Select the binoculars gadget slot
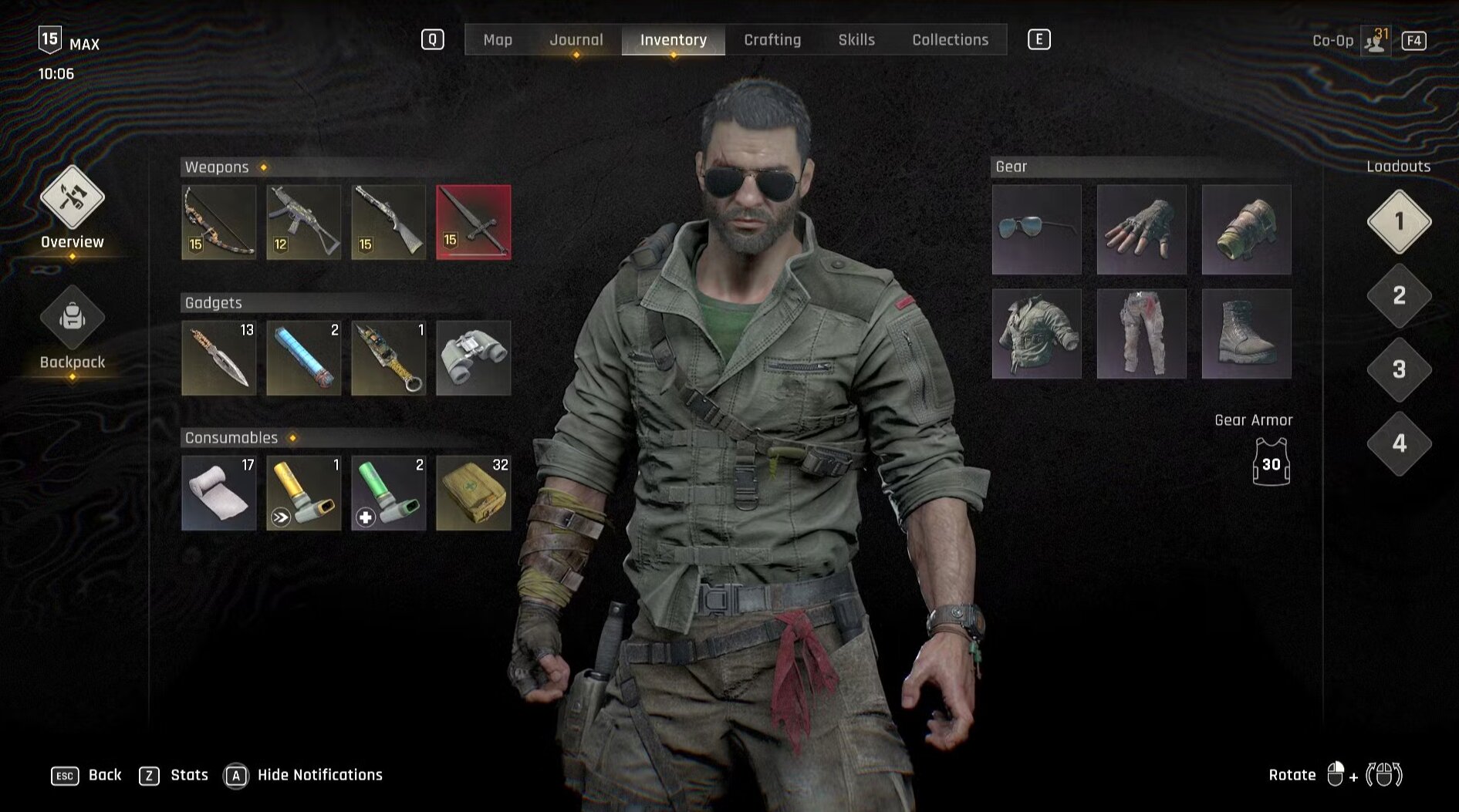The image size is (1459, 812). (x=474, y=358)
